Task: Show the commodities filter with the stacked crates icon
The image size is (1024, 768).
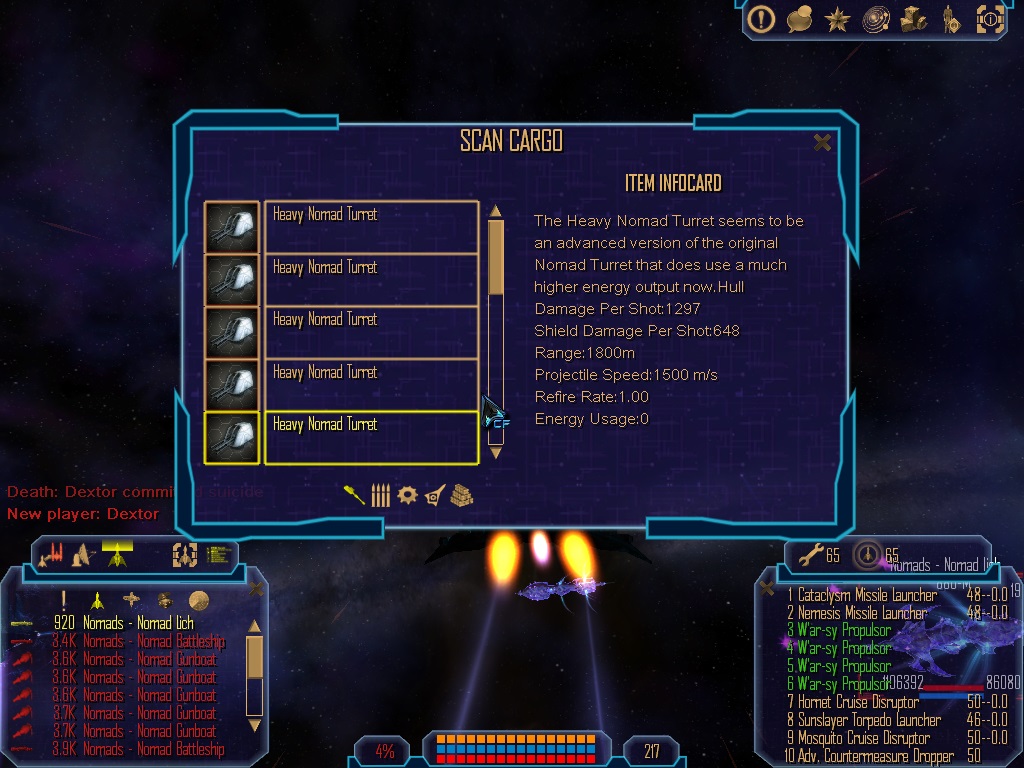Action: point(460,495)
